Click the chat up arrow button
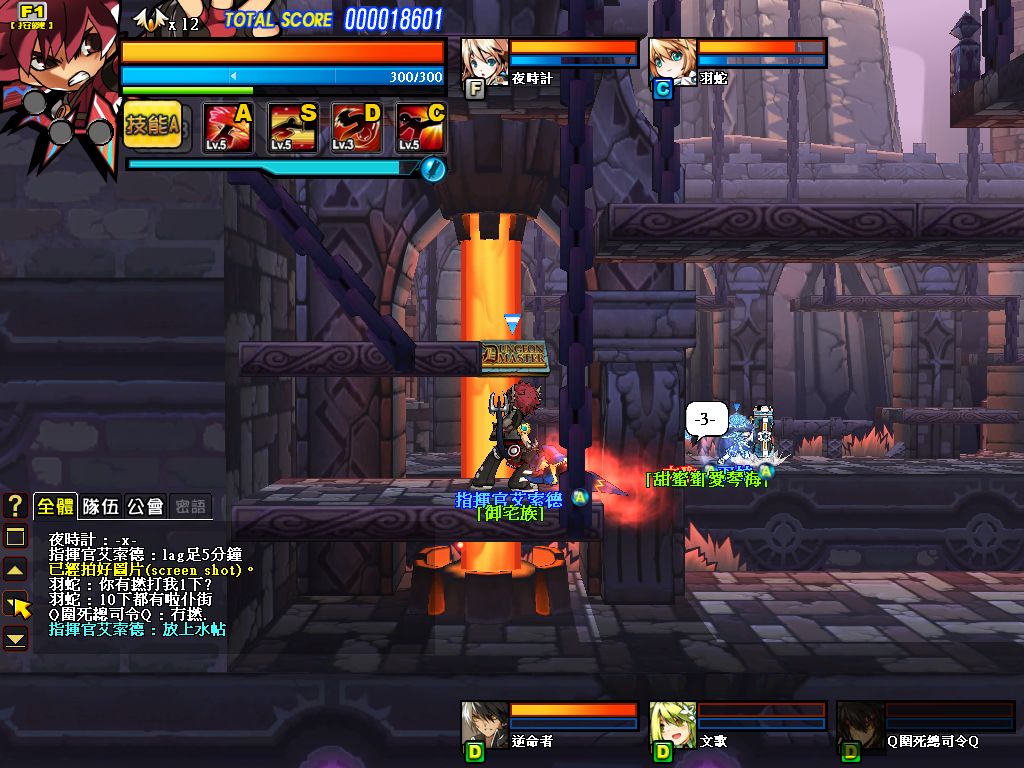 point(15,571)
